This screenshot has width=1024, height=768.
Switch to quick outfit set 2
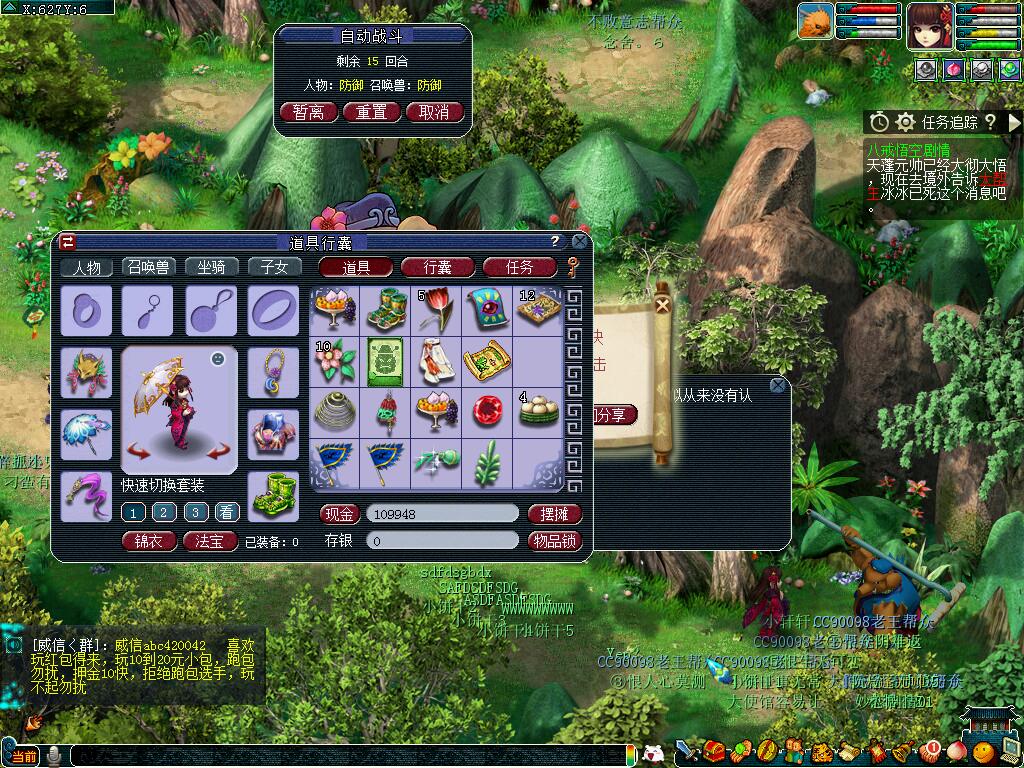coord(165,512)
